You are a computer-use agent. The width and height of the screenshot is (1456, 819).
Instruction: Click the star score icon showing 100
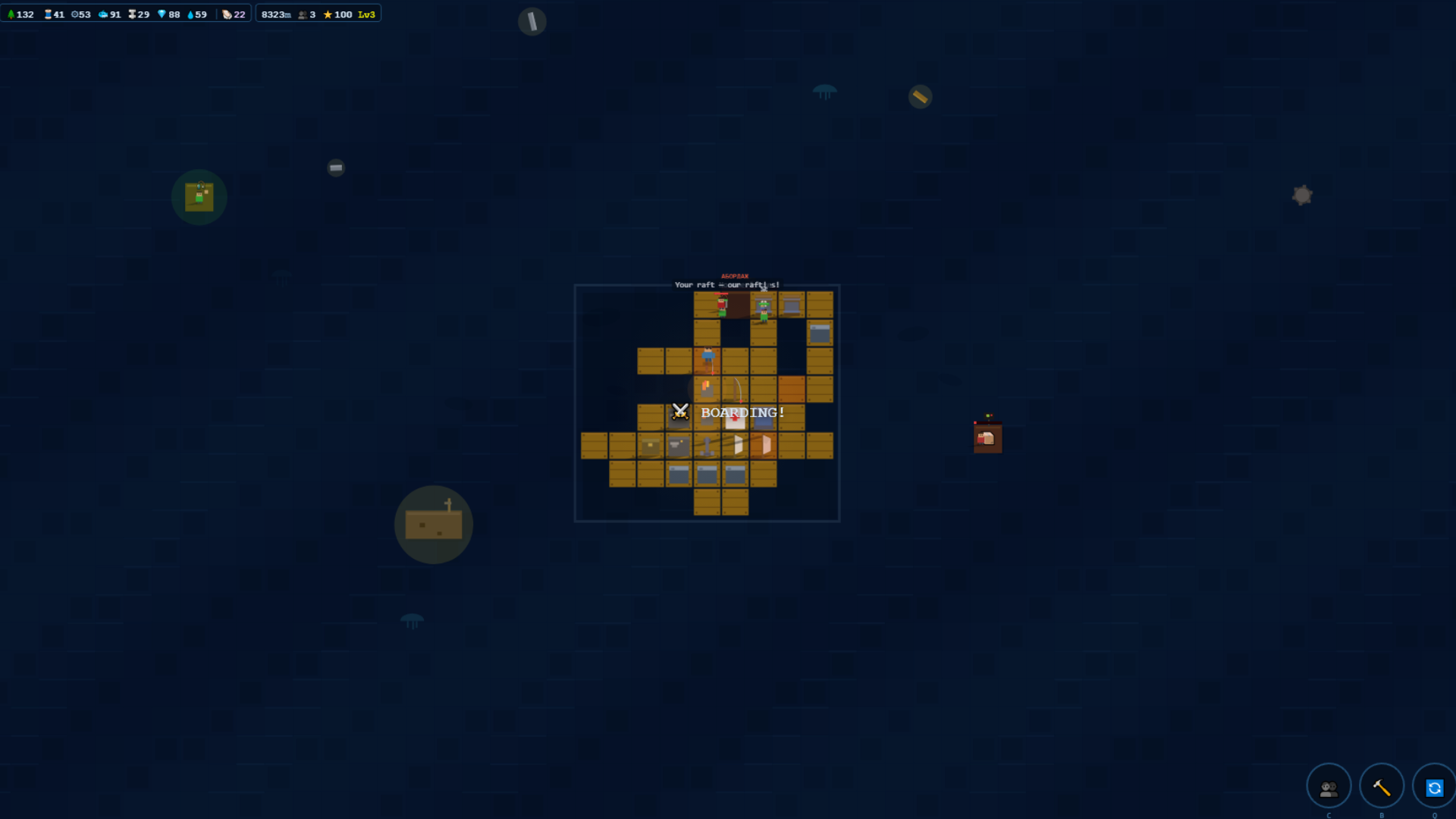tap(329, 14)
